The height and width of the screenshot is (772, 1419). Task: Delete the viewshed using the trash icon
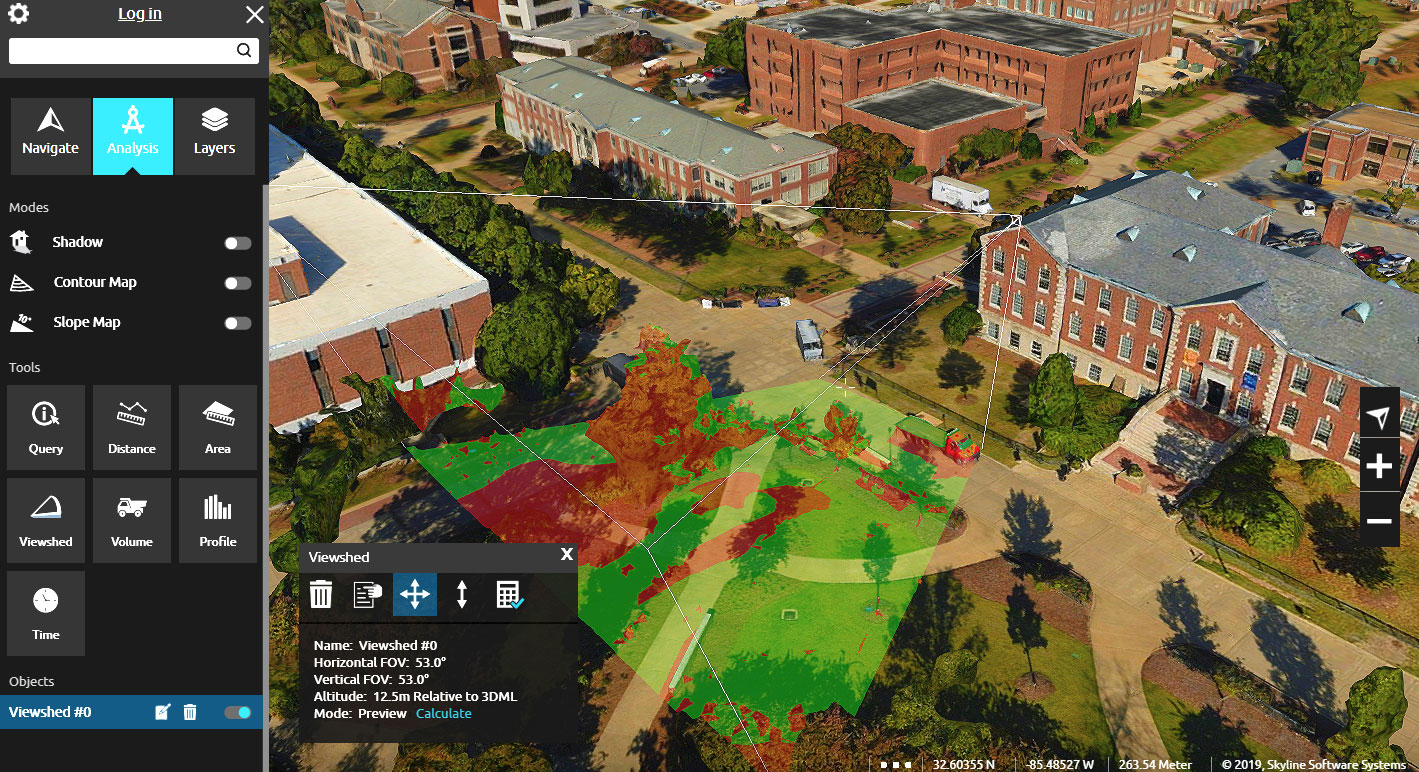[x=320, y=594]
